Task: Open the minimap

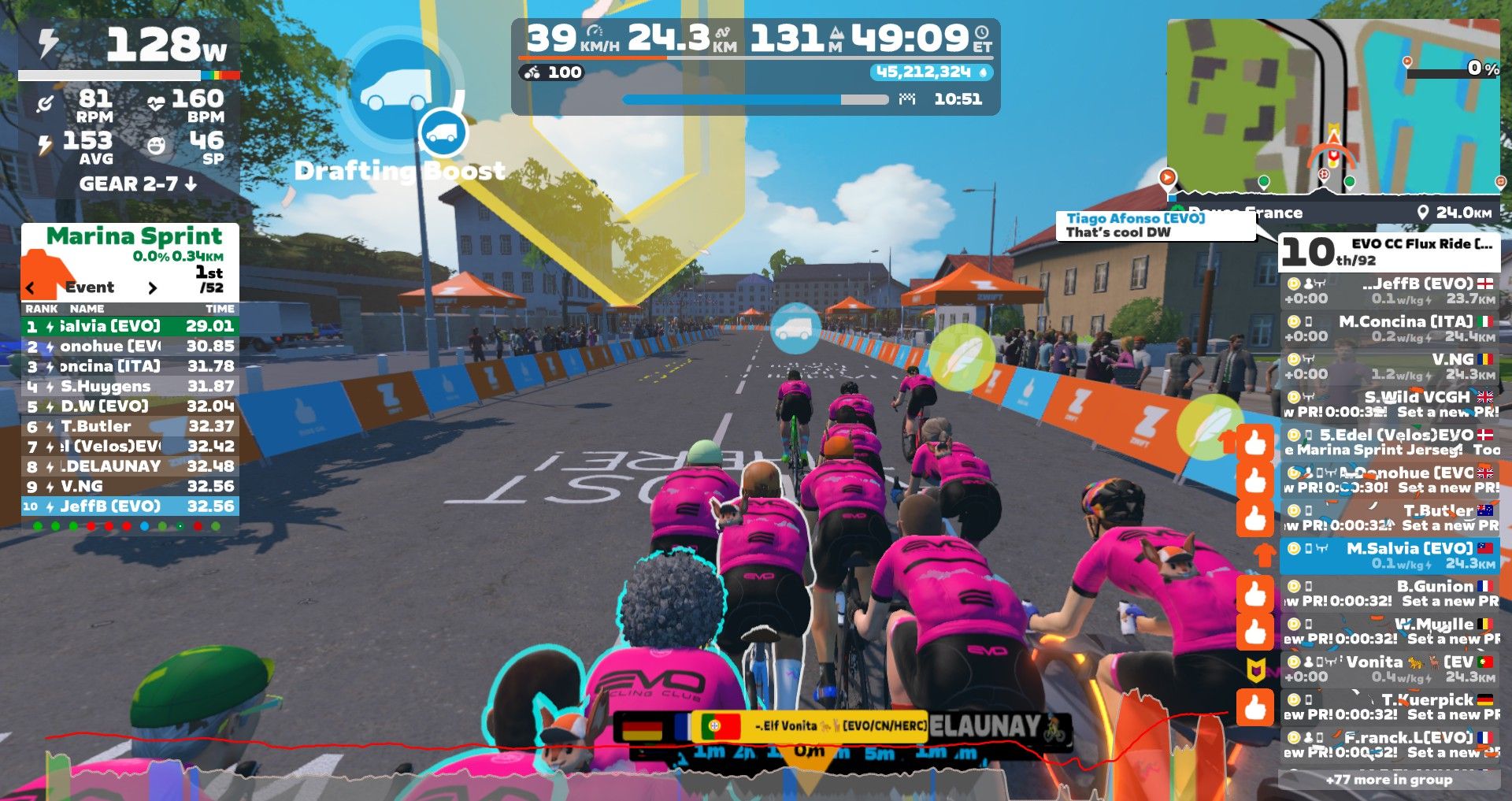Action: [1332, 106]
